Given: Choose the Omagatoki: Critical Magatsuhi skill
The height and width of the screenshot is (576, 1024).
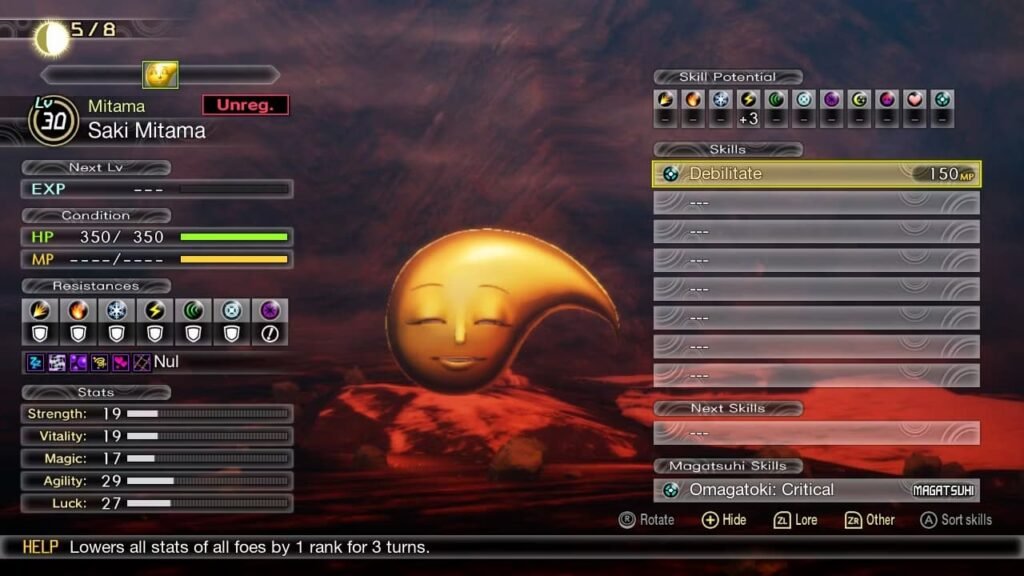Looking at the screenshot, I should [816, 490].
